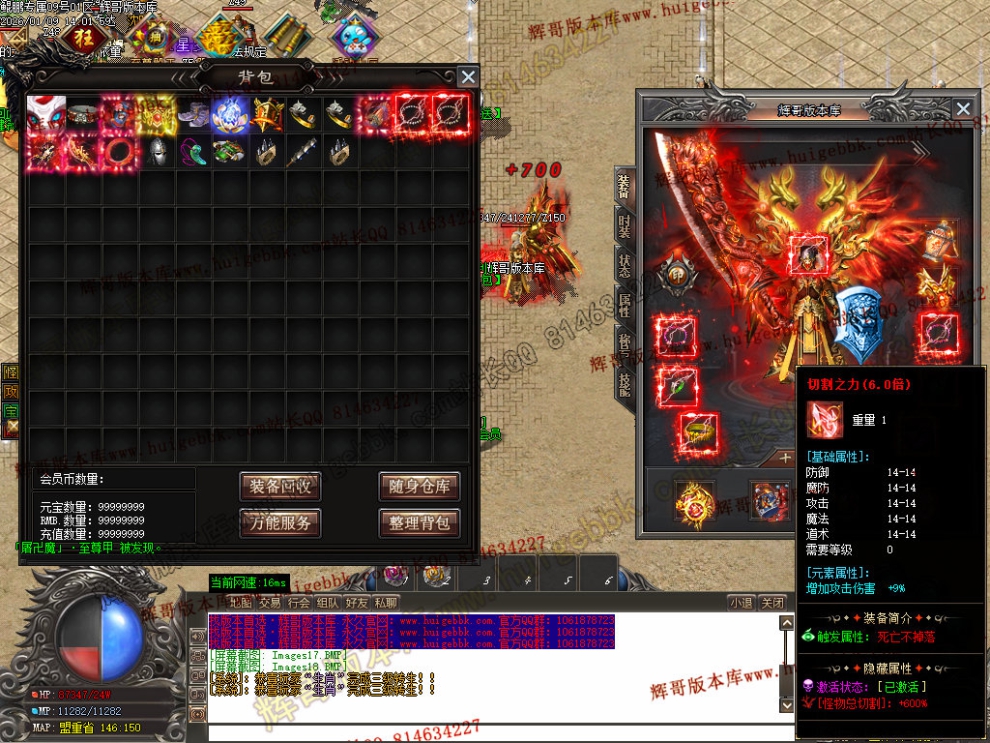Close the character equipment panel

[962, 109]
